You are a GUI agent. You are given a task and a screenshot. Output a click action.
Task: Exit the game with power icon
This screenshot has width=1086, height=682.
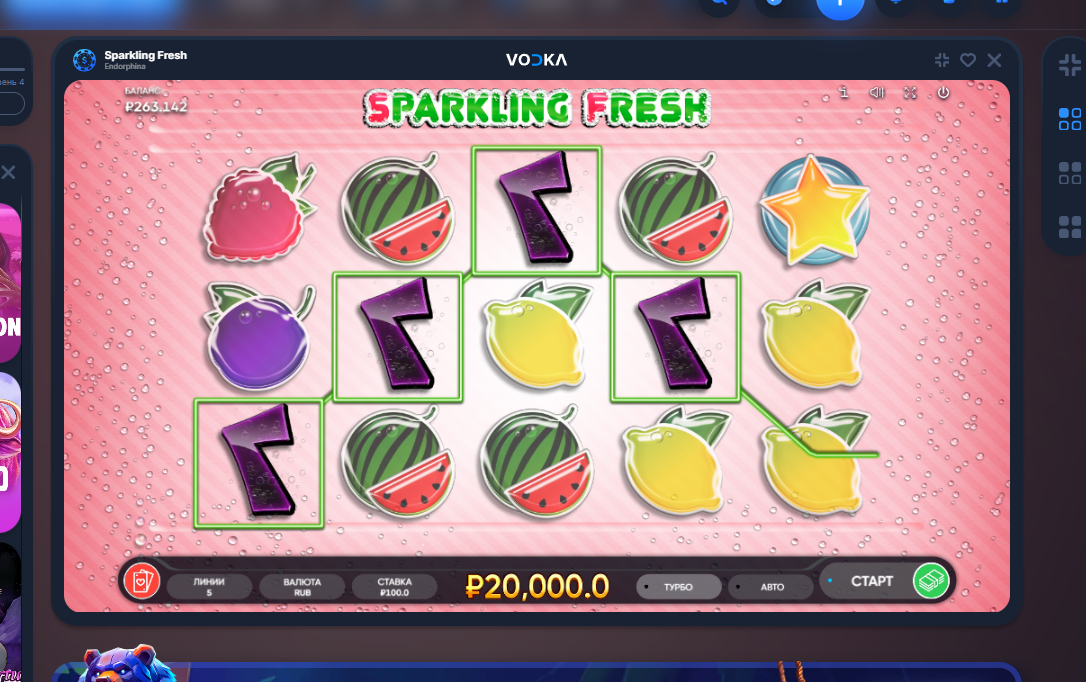tap(943, 92)
